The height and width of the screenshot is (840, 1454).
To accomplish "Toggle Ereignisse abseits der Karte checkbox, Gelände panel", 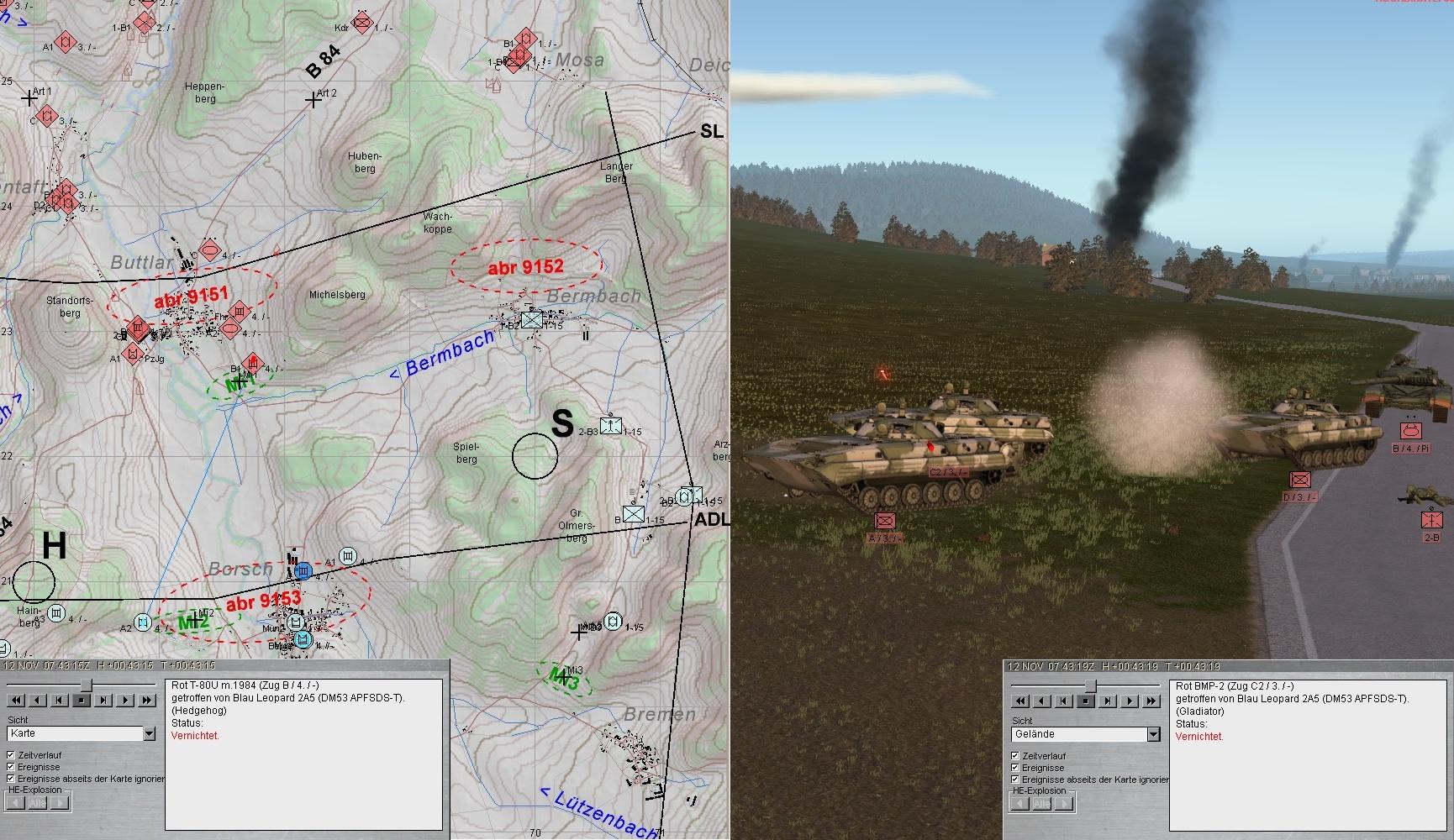I will (1015, 780).
